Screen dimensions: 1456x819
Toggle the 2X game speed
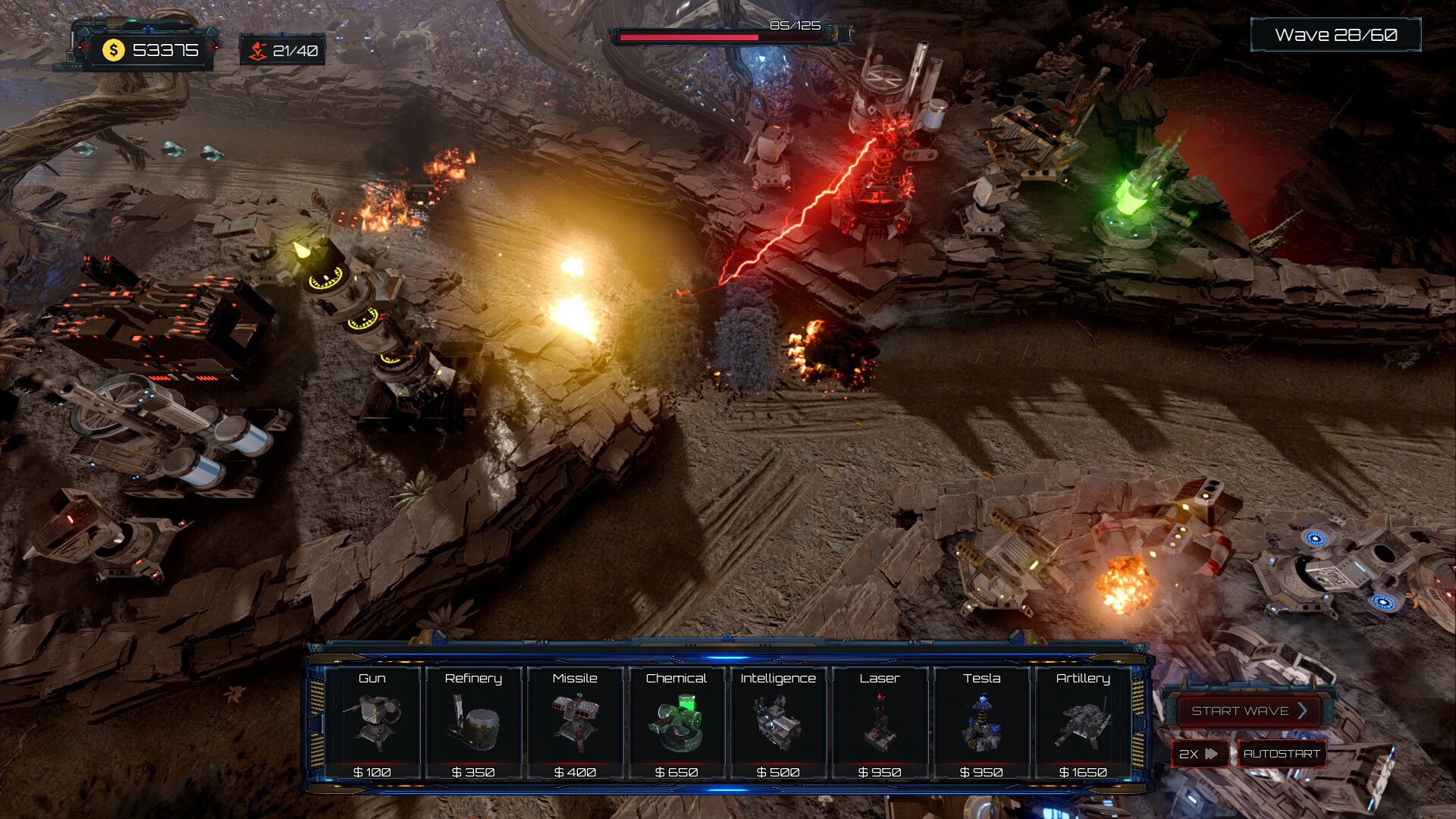click(x=1199, y=754)
